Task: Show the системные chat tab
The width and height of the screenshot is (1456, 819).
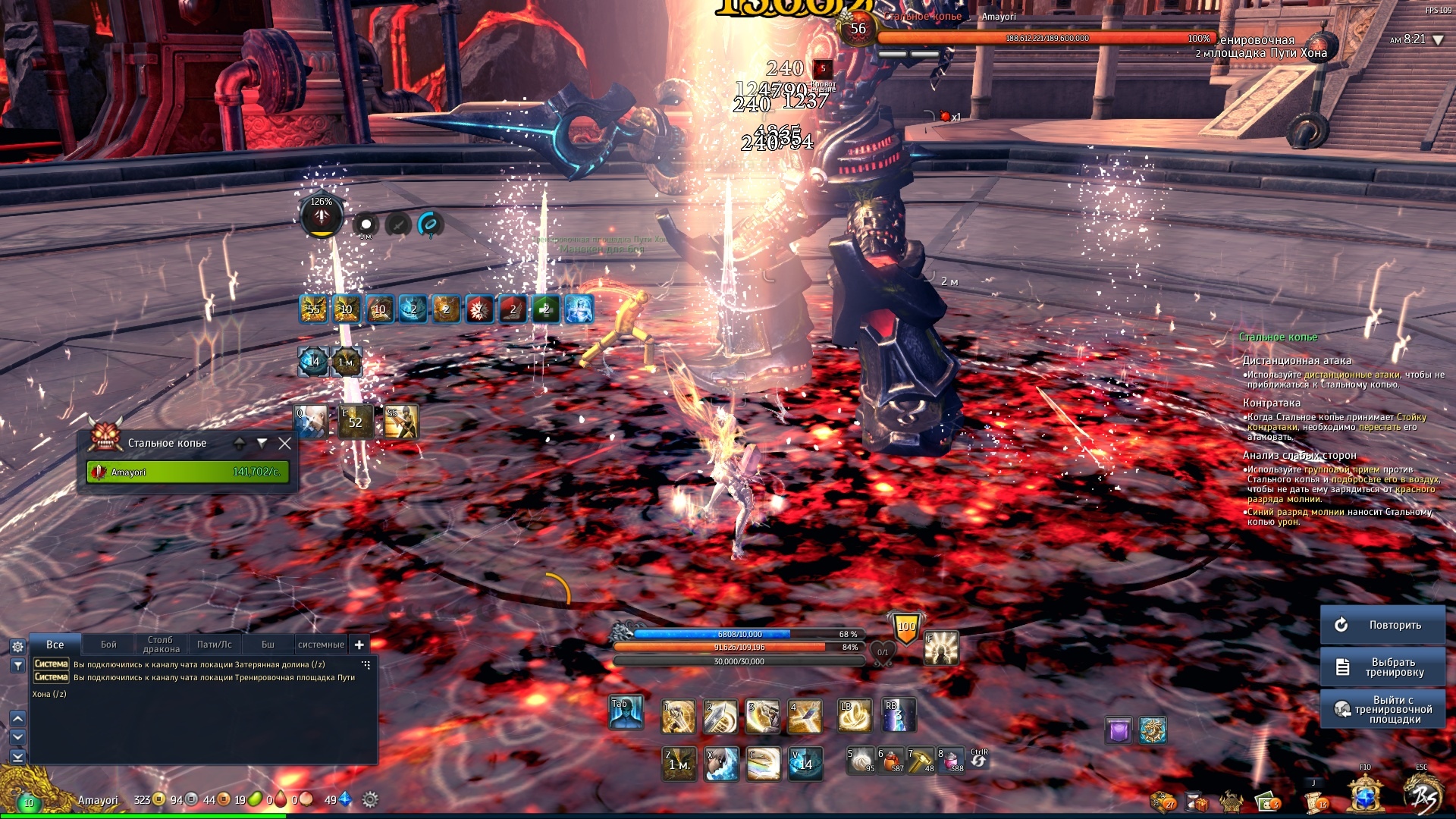Action: 321,645
